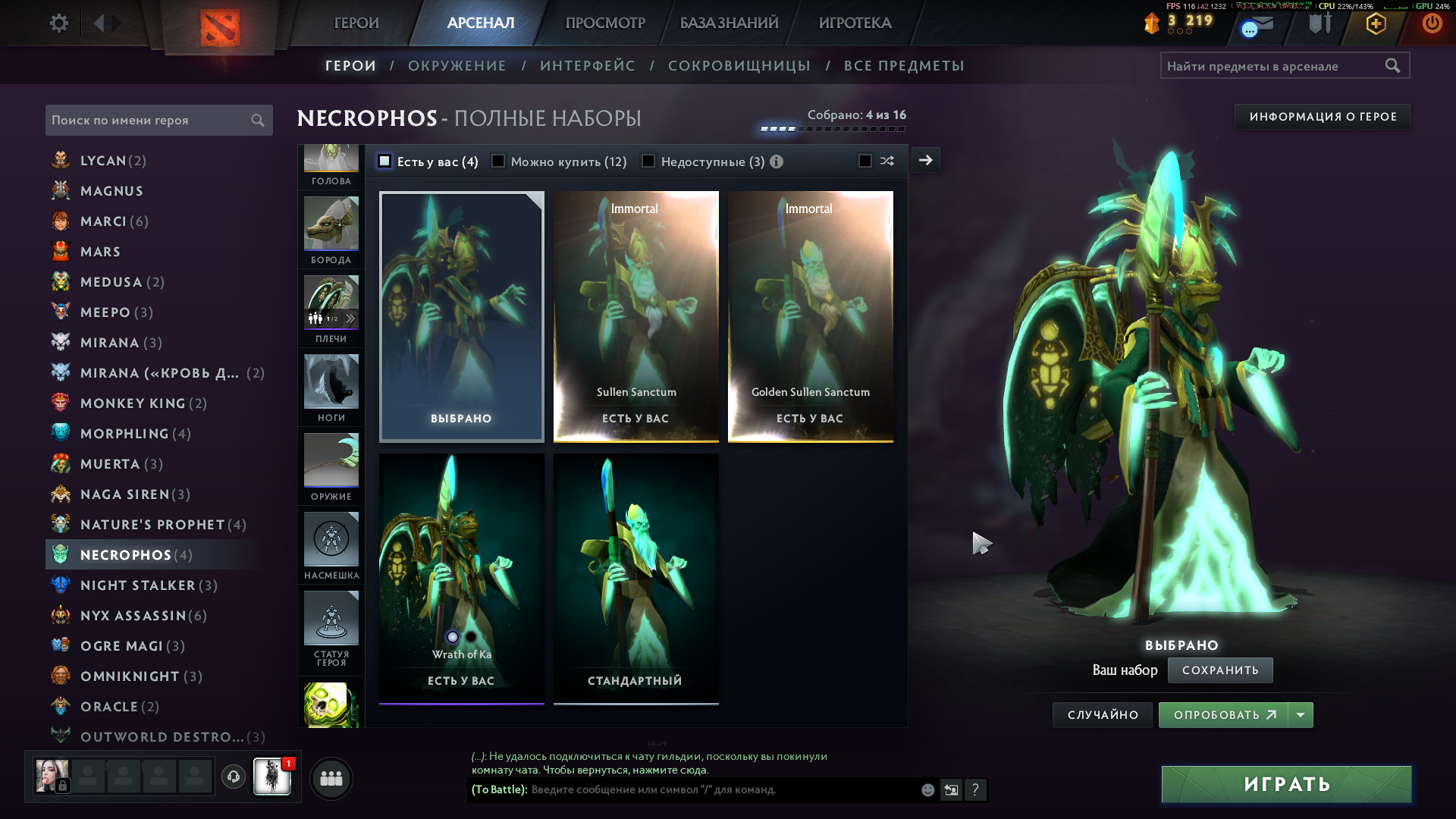Toggle the 'Есть у вас' filter checkbox
Screen dimensions: 1456x819
[x=384, y=162]
